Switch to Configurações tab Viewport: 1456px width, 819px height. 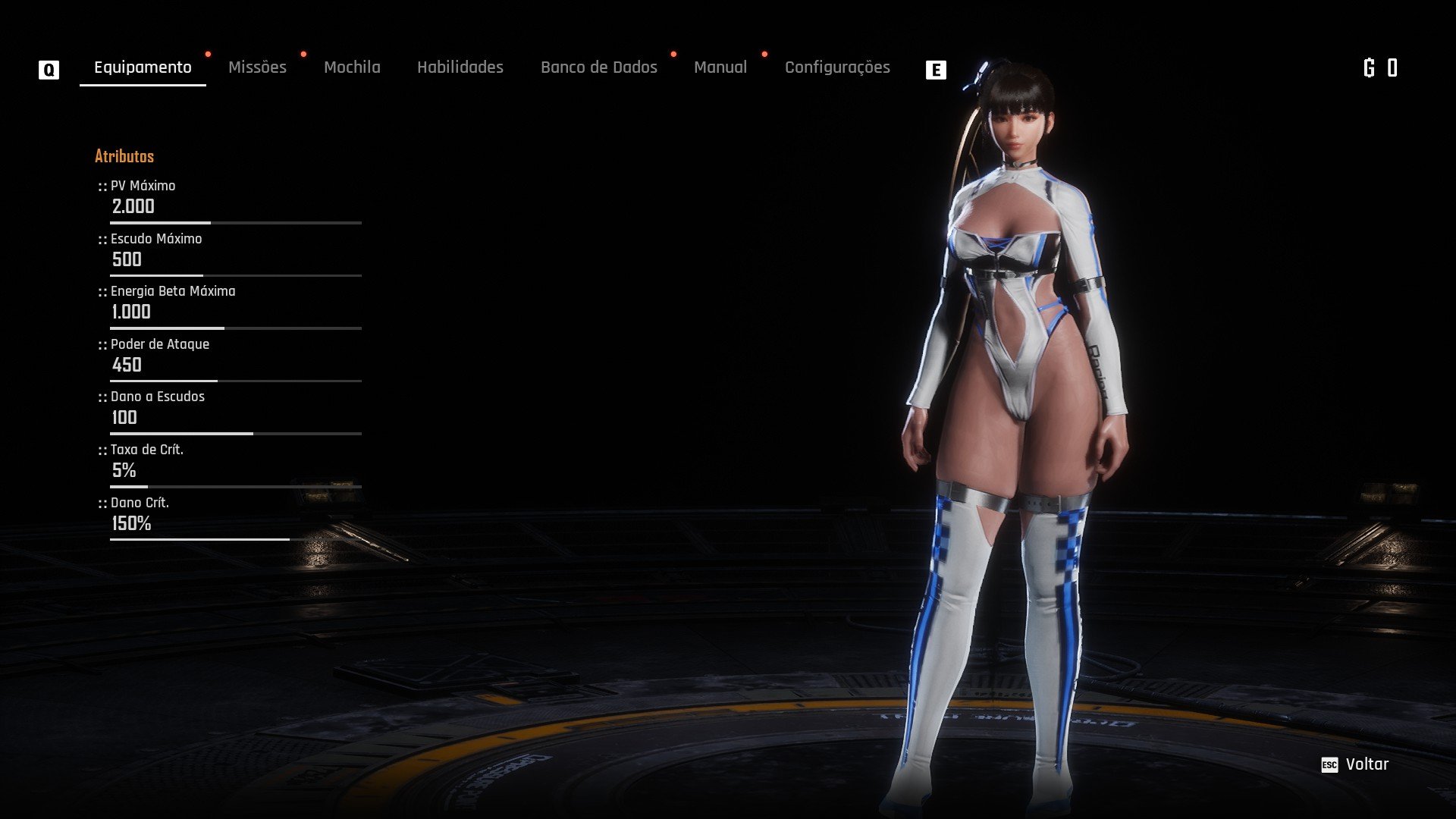[837, 67]
